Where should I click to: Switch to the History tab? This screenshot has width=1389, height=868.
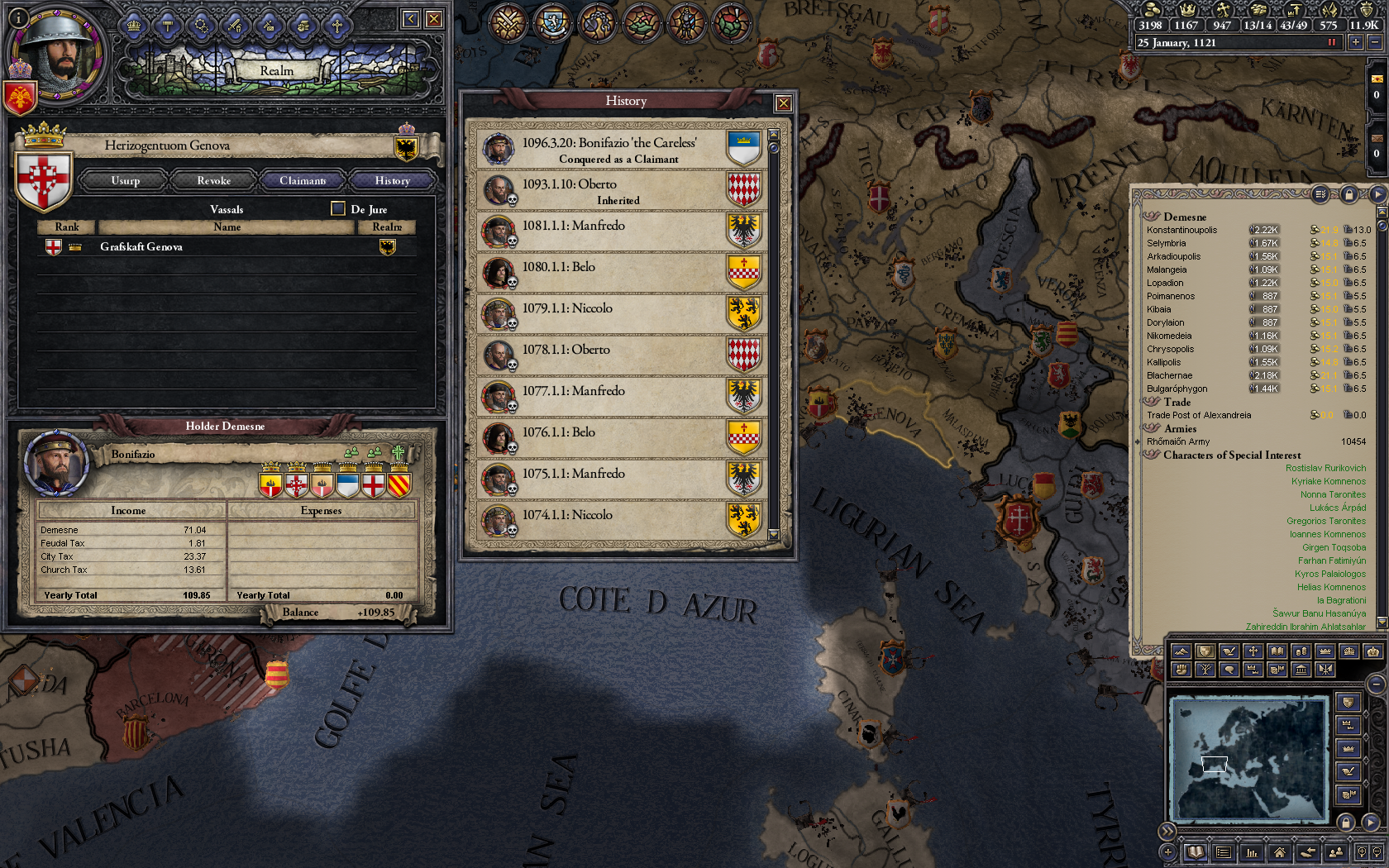[x=392, y=180]
